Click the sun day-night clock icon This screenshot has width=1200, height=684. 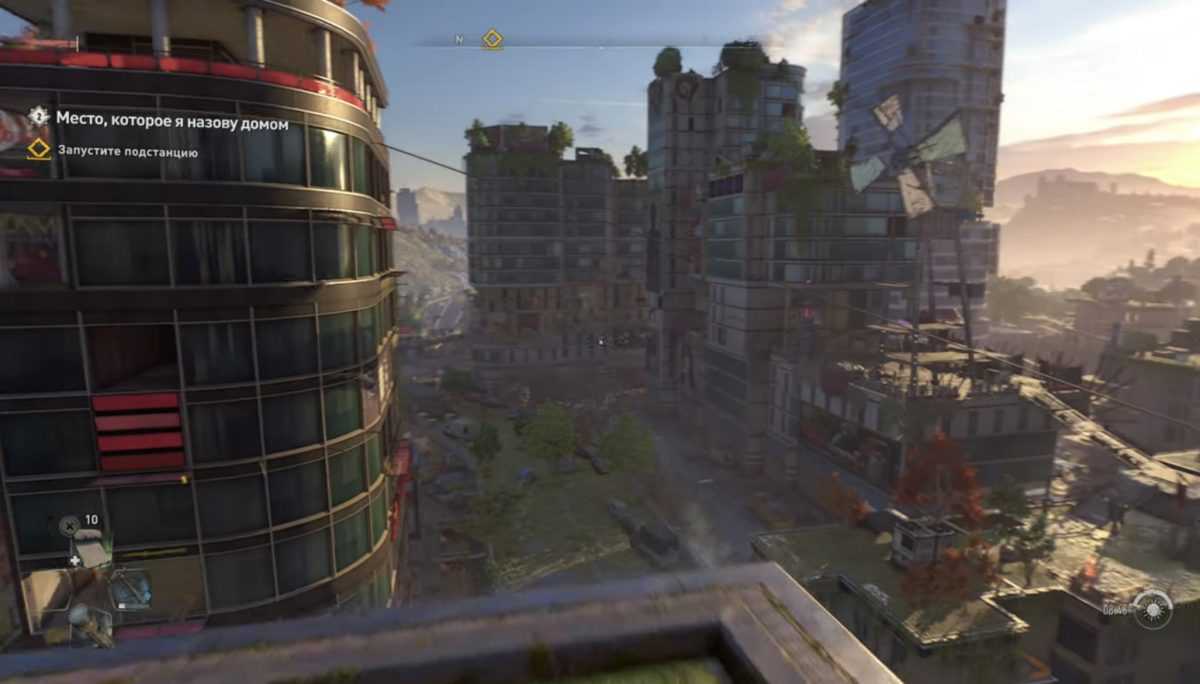[x=1151, y=608]
